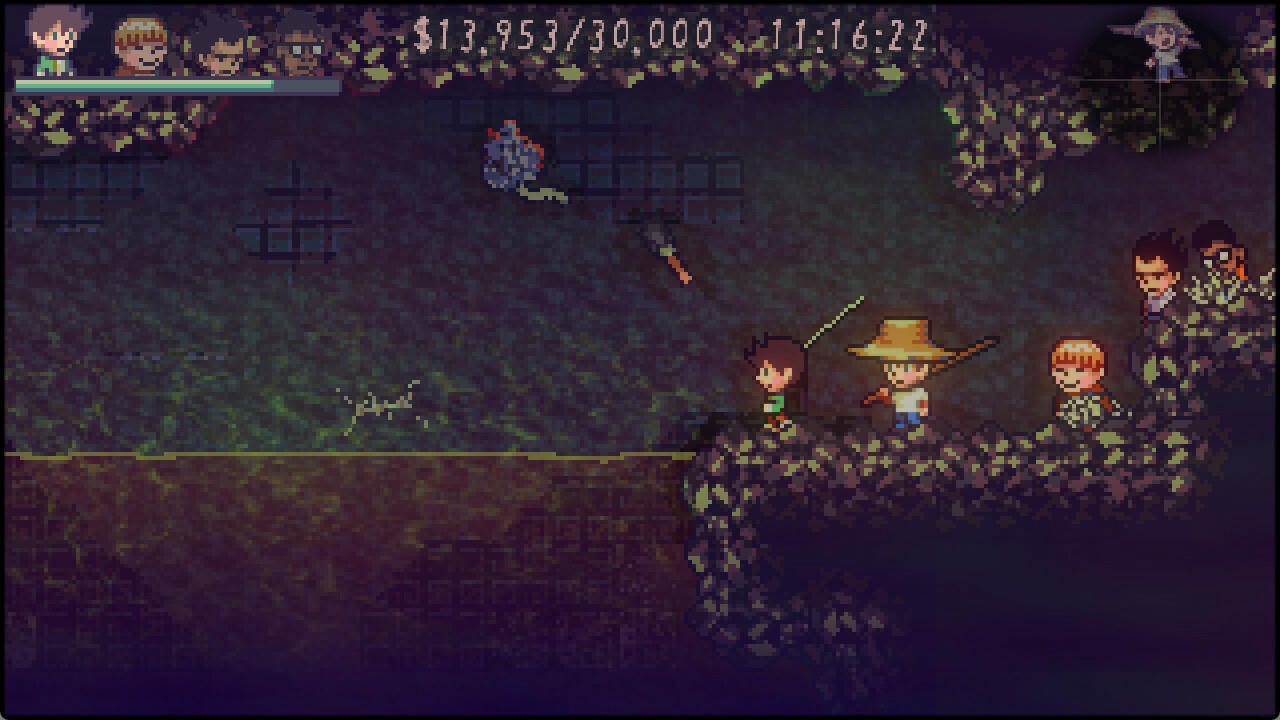The width and height of the screenshot is (1280, 720).
Task: Click the man in the suit at right edge
Action: pyautogui.click(x=1155, y=270)
